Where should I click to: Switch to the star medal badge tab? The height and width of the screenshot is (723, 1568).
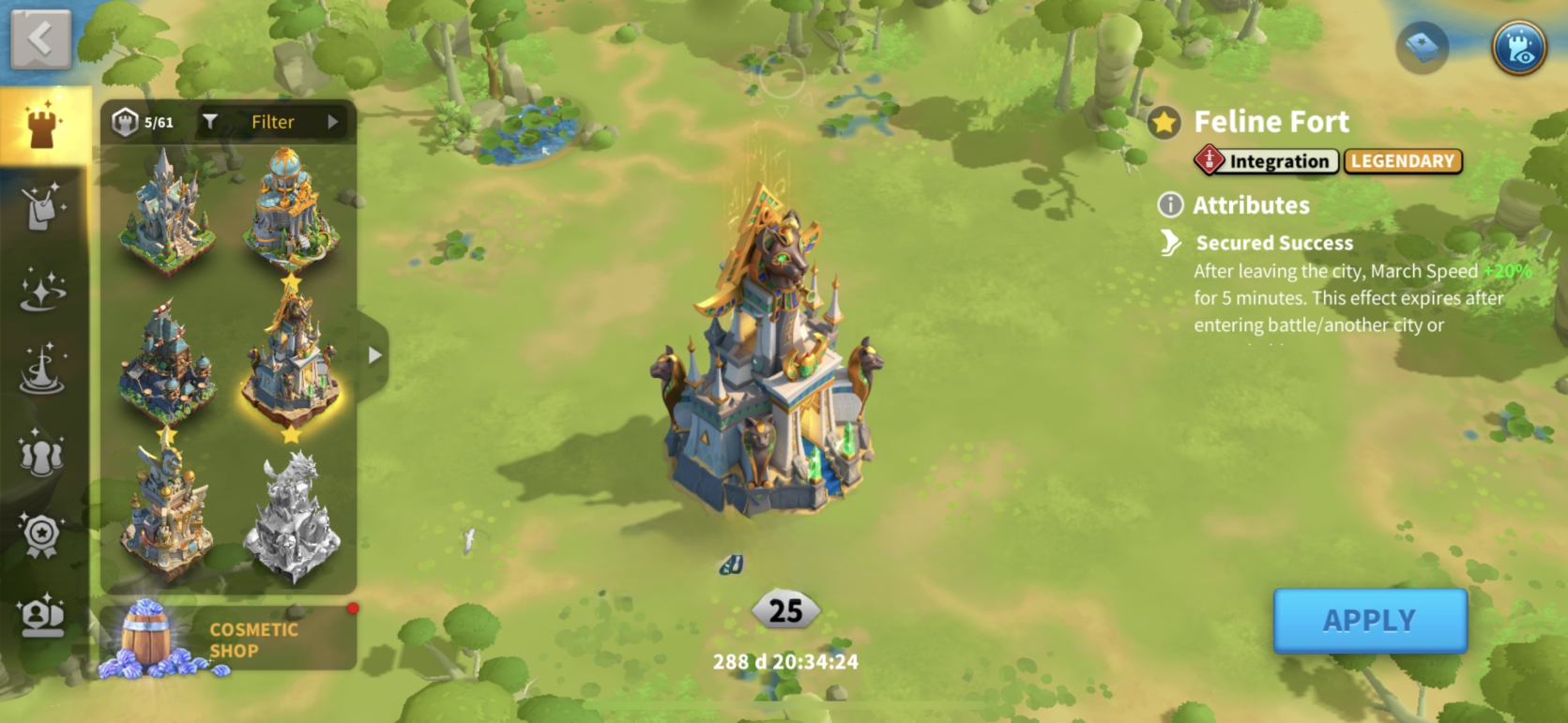tap(42, 535)
